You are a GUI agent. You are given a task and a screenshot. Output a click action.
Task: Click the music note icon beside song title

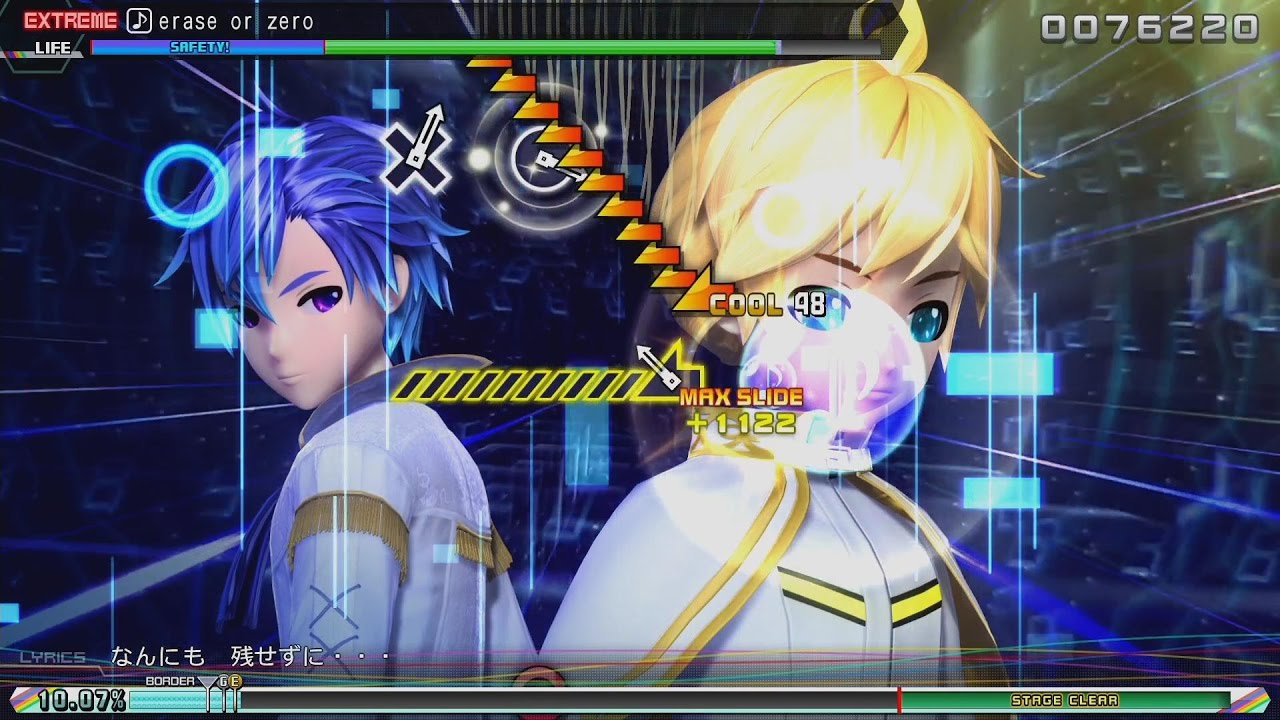coord(139,20)
